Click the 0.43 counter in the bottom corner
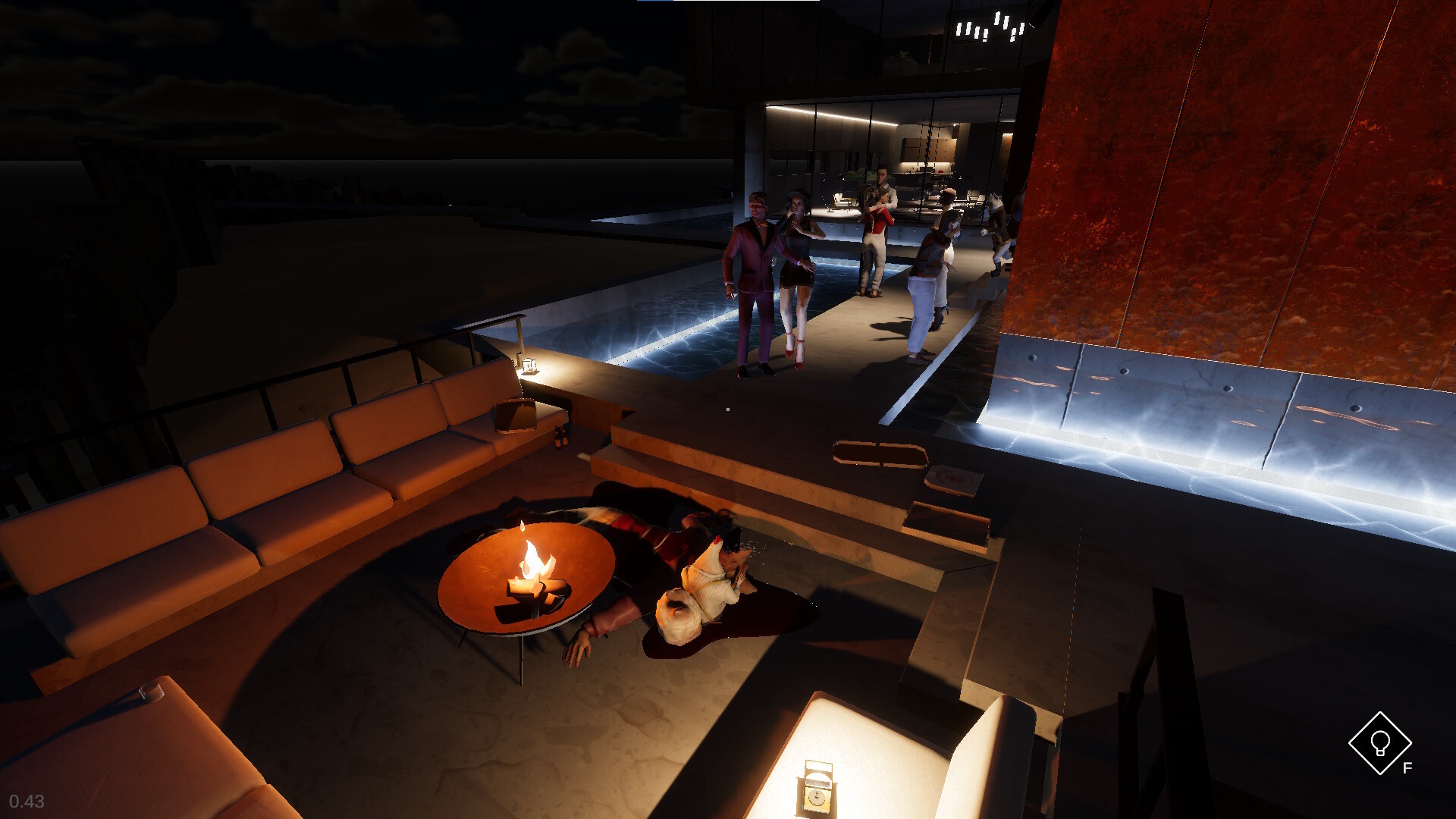 [29, 801]
